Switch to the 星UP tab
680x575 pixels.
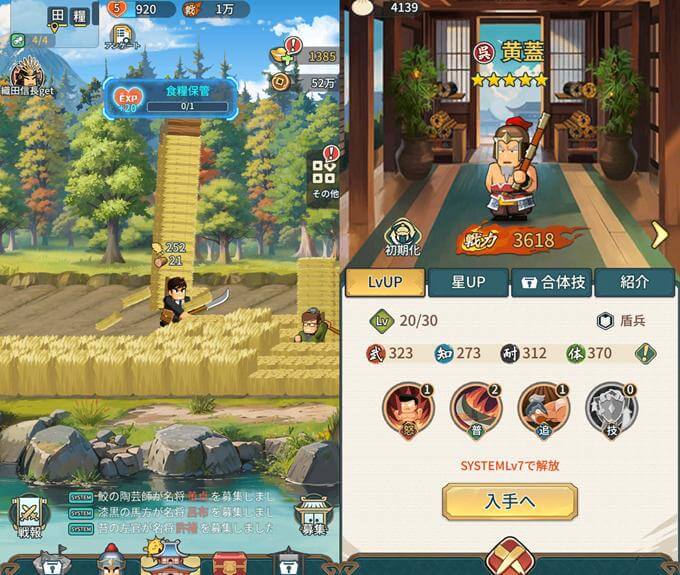coord(468,283)
